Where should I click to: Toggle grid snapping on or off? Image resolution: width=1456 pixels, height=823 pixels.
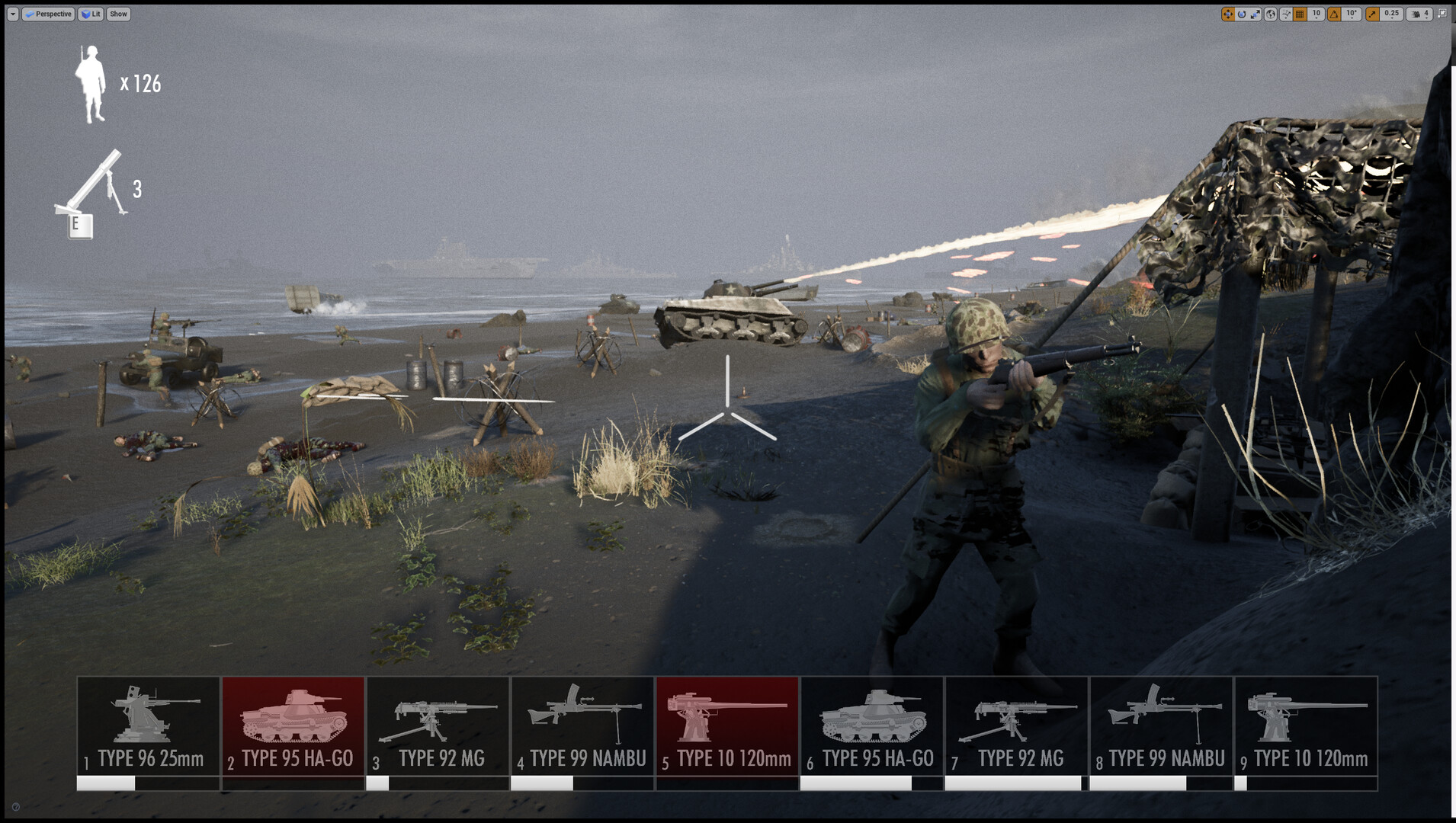click(x=1300, y=14)
